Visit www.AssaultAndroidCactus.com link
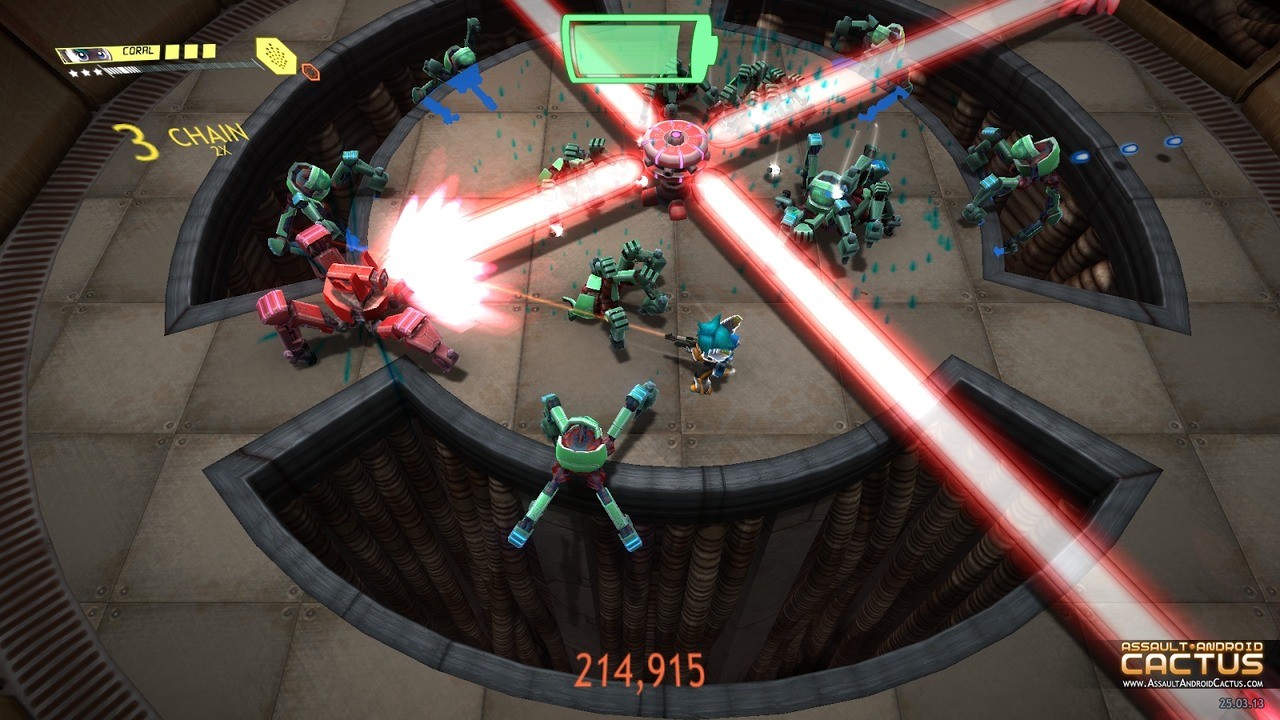The width and height of the screenshot is (1280, 720). pos(1193,683)
